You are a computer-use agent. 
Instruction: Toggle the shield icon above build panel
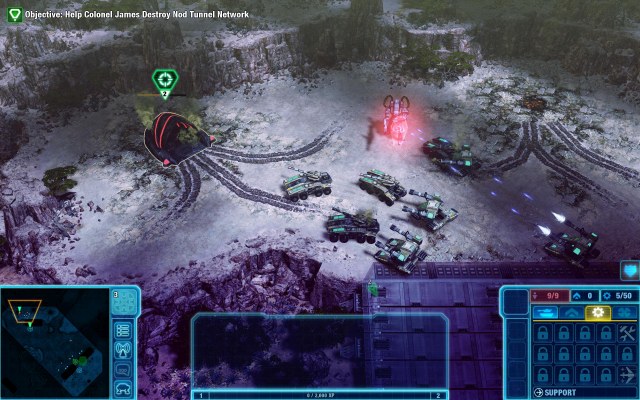(629, 270)
